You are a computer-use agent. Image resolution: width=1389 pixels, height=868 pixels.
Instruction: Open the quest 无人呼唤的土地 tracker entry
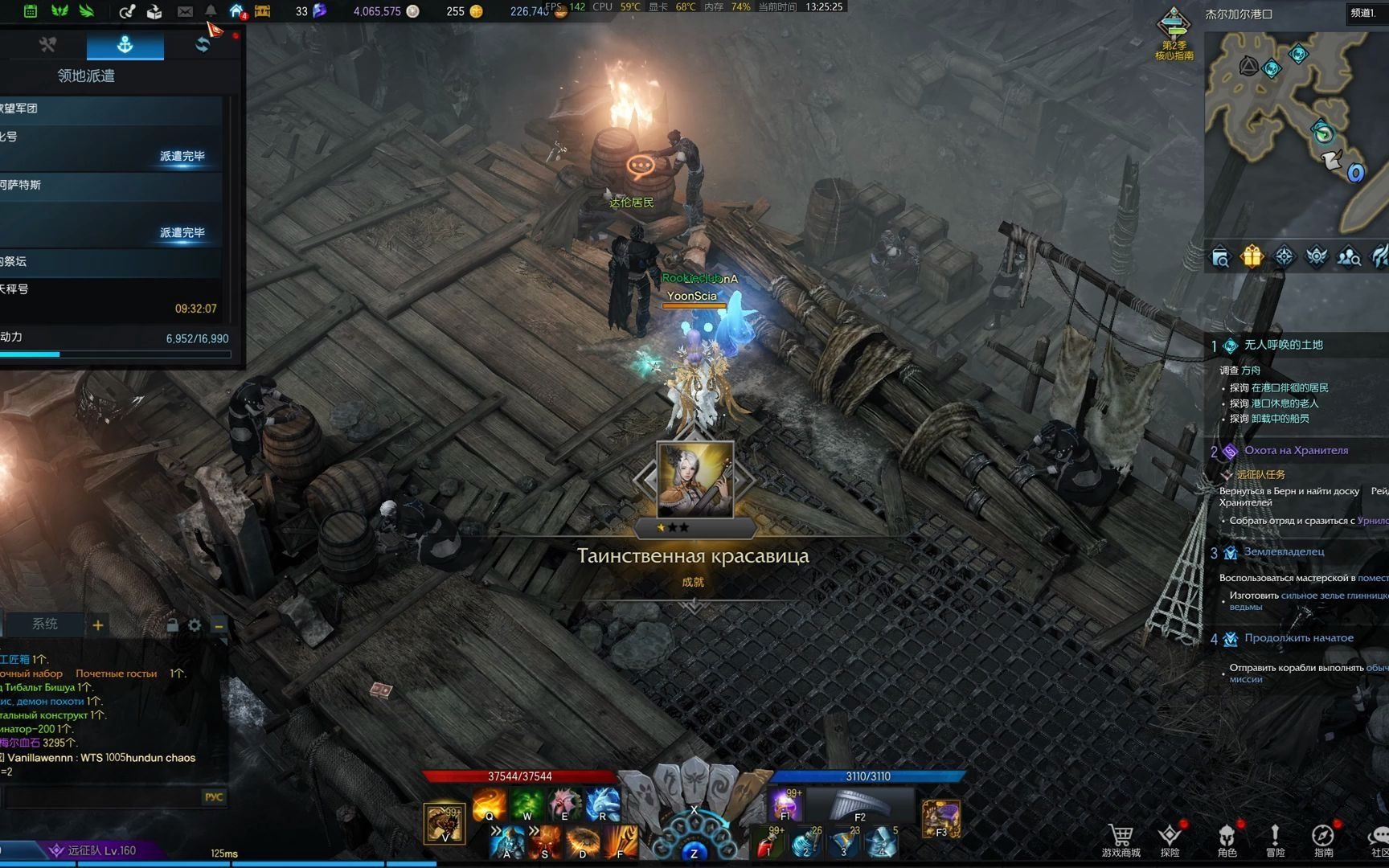pyautogui.click(x=1283, y=345)
